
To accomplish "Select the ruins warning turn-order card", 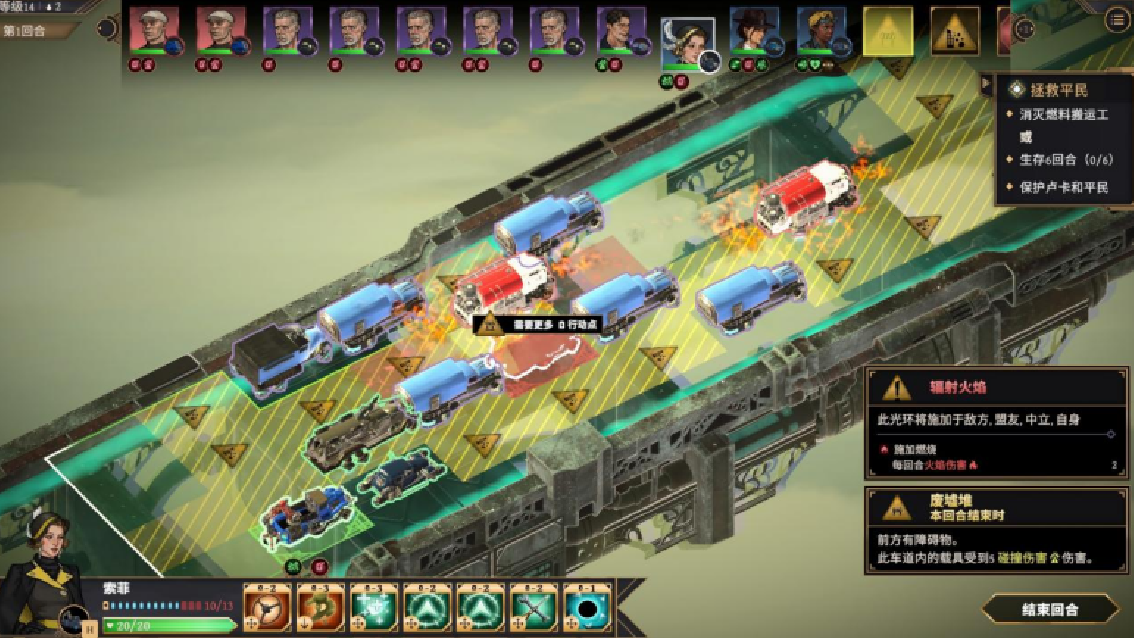I will [x=955, y=32].
